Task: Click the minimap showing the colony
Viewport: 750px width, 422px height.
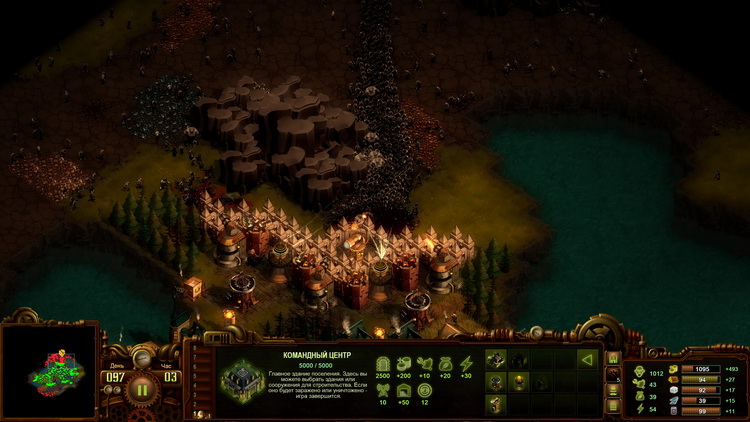Action: 47,370
